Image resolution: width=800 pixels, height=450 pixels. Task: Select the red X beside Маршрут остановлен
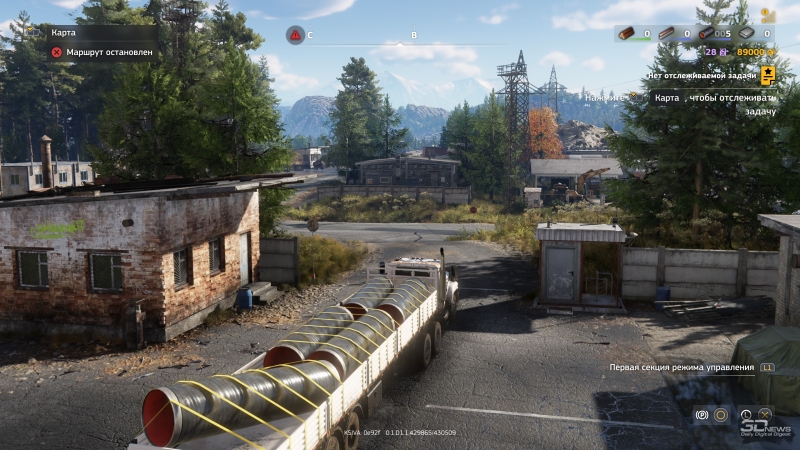[x=57, y=51]
